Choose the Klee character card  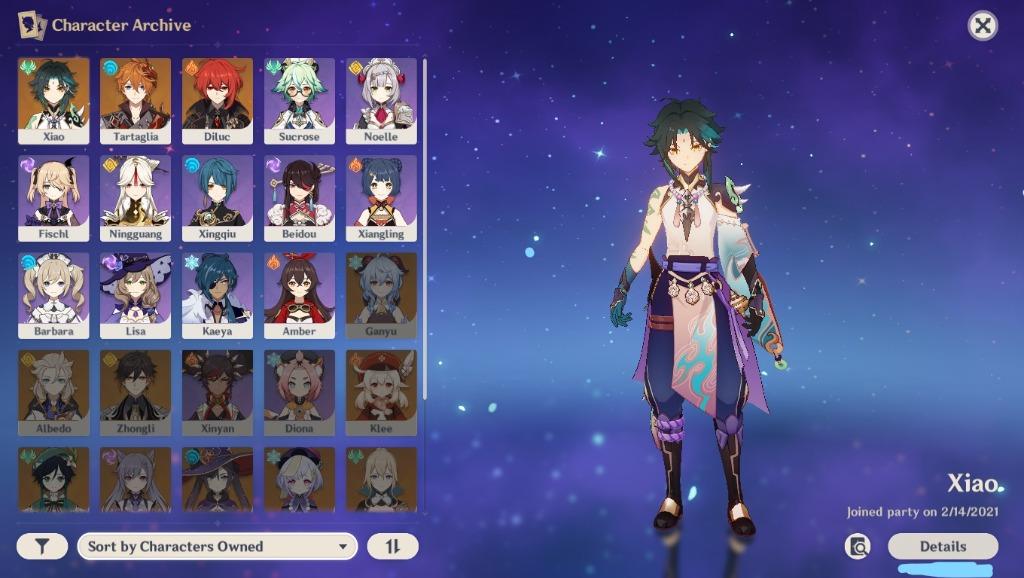pyautogui.click(x=381, y=391)
